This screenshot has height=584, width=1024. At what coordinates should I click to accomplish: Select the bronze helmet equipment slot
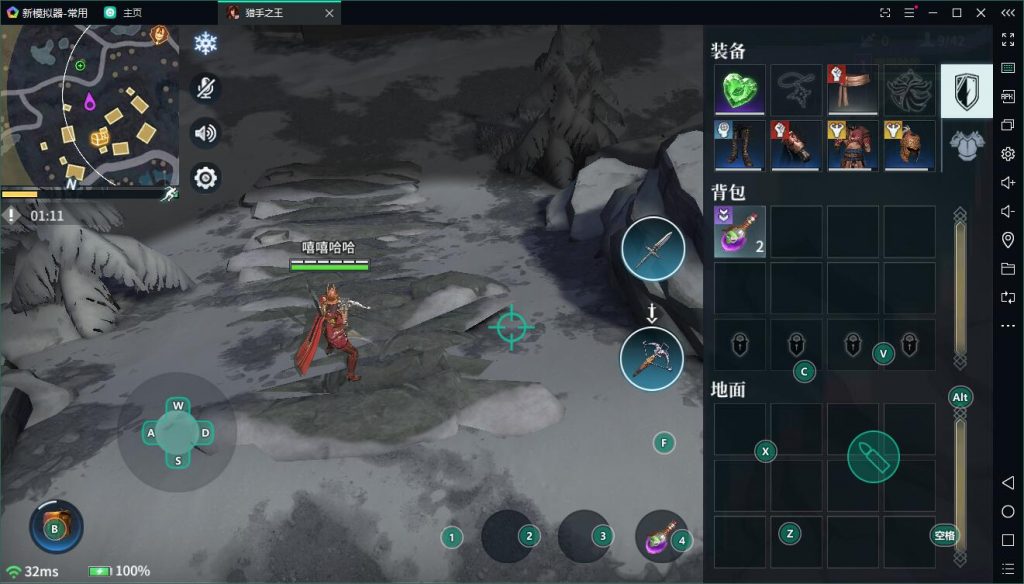pyautogui.click(x=910, y=146)
